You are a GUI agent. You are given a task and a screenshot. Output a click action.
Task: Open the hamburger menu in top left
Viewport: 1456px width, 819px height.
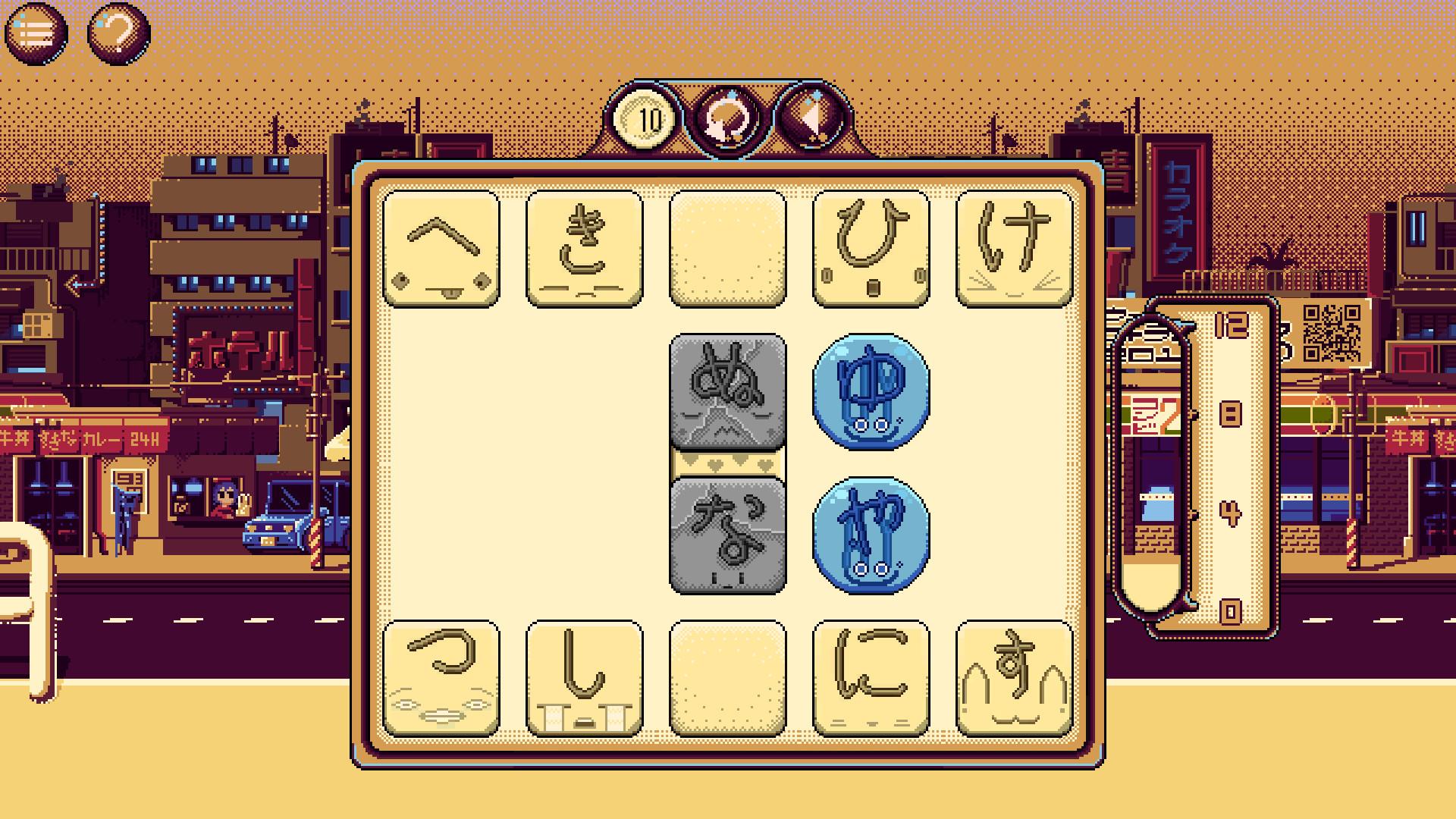(36, 32)
